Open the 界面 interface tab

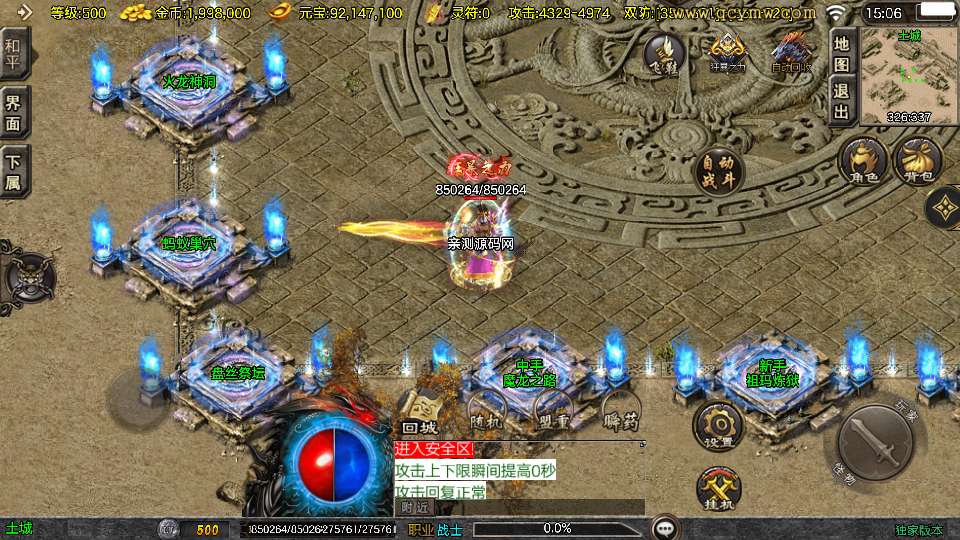point(15,111)
